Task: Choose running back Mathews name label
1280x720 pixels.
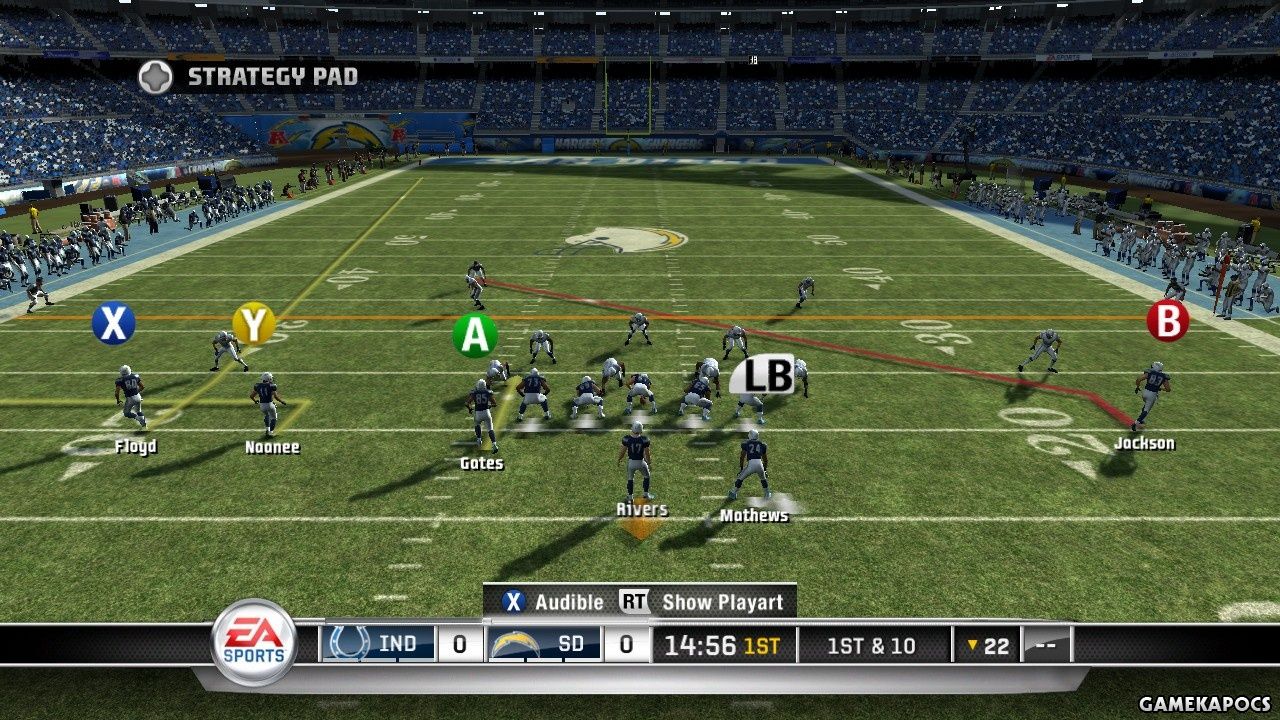Action: tap(754, 516)
